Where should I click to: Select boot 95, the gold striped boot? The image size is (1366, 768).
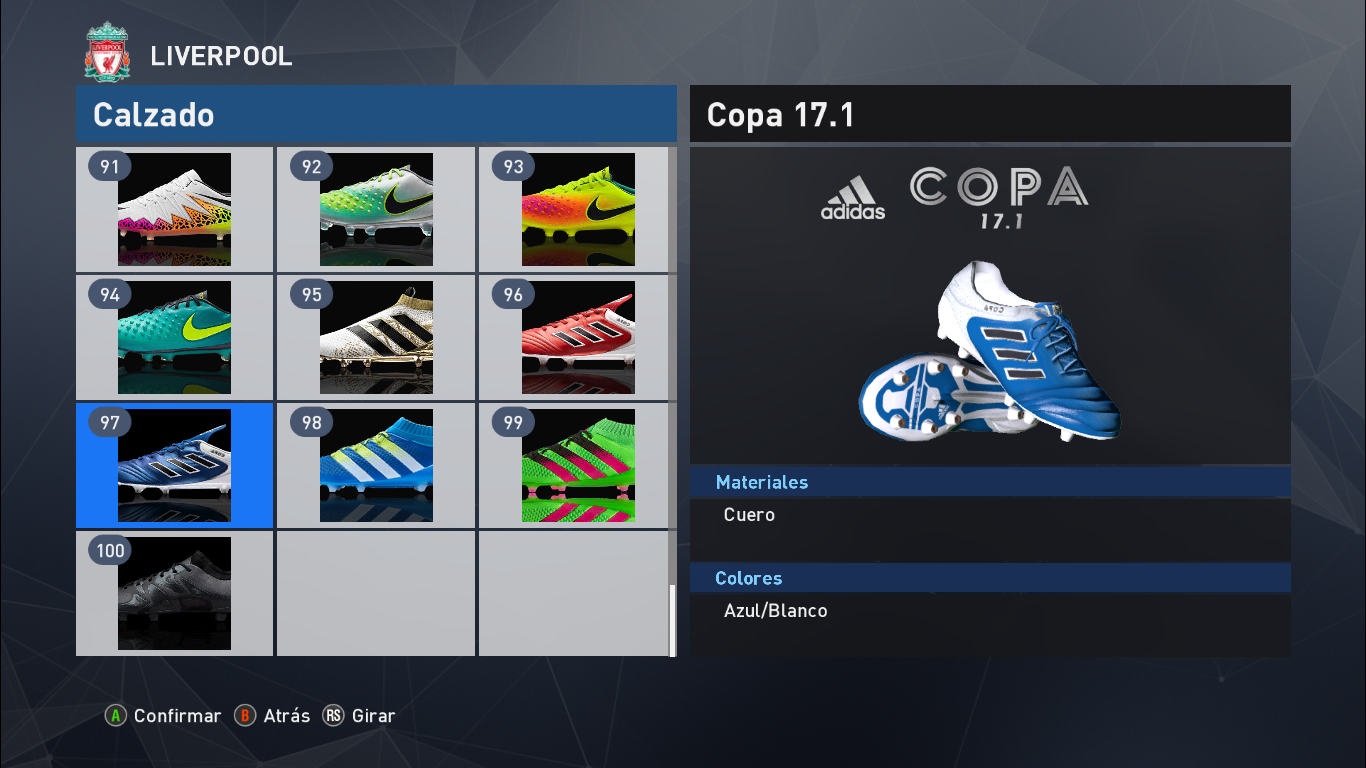(x=375, y=337)
